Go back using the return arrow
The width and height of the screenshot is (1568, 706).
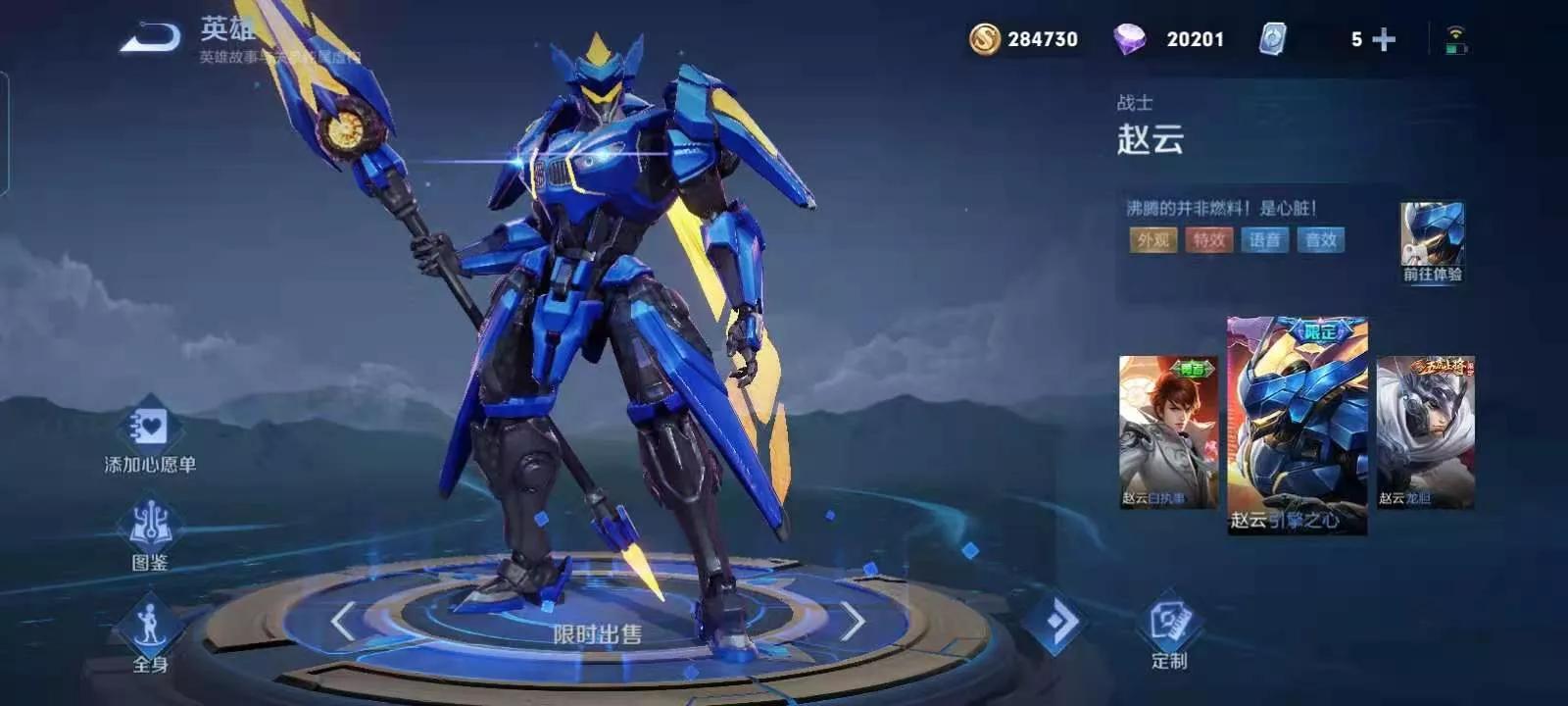151,37
